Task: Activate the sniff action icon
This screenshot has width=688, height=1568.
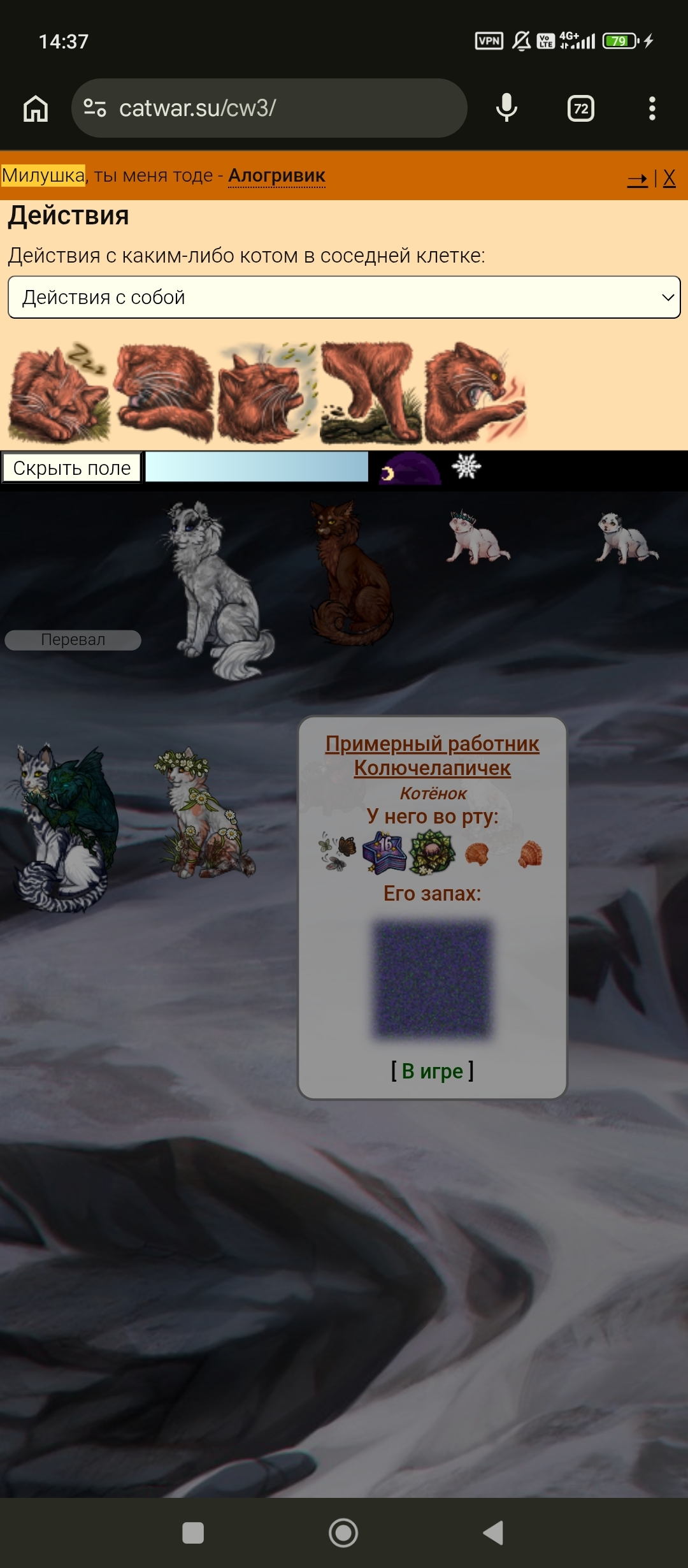Action: pos(266,393)
